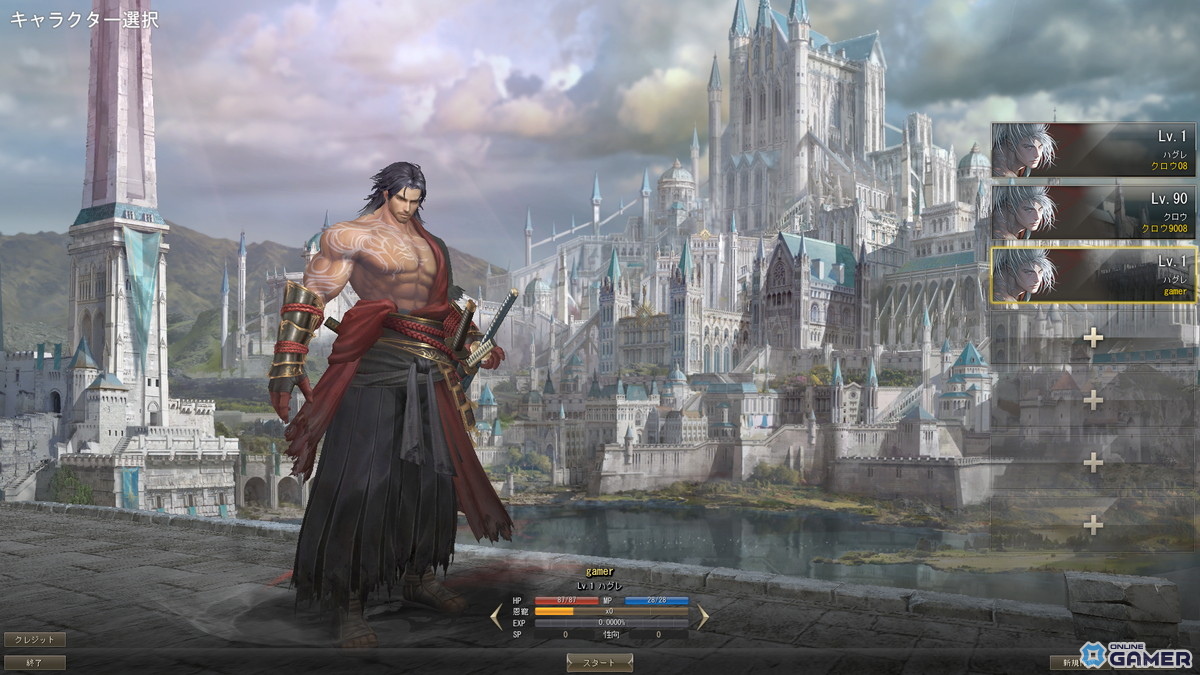Start the game with the スタート button
Viewport: 1200px width, 675px height.
[600, 662]
